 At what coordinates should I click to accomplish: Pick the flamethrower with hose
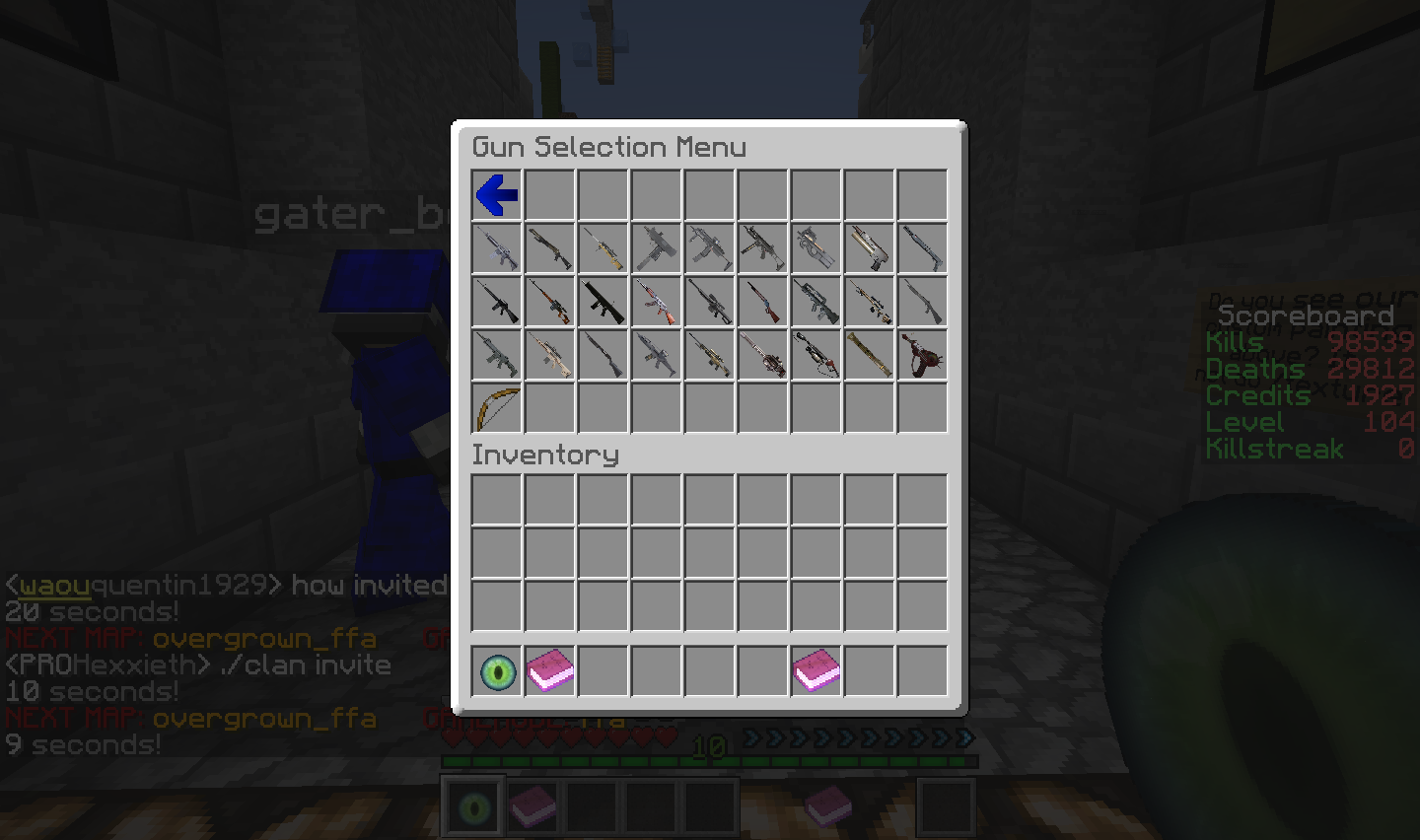tap(816, 355)
